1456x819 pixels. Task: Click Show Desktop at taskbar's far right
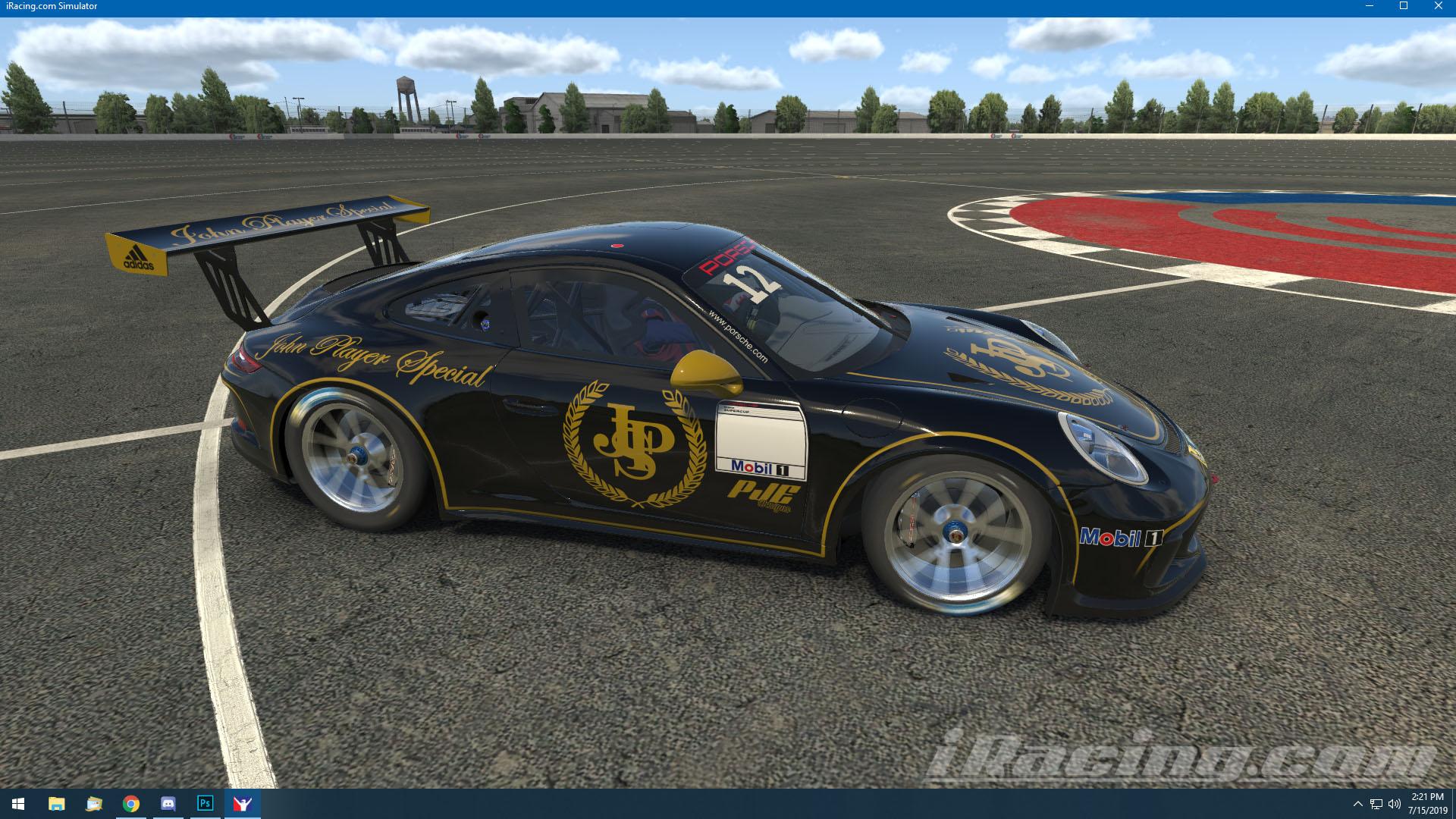point(1452,803)
